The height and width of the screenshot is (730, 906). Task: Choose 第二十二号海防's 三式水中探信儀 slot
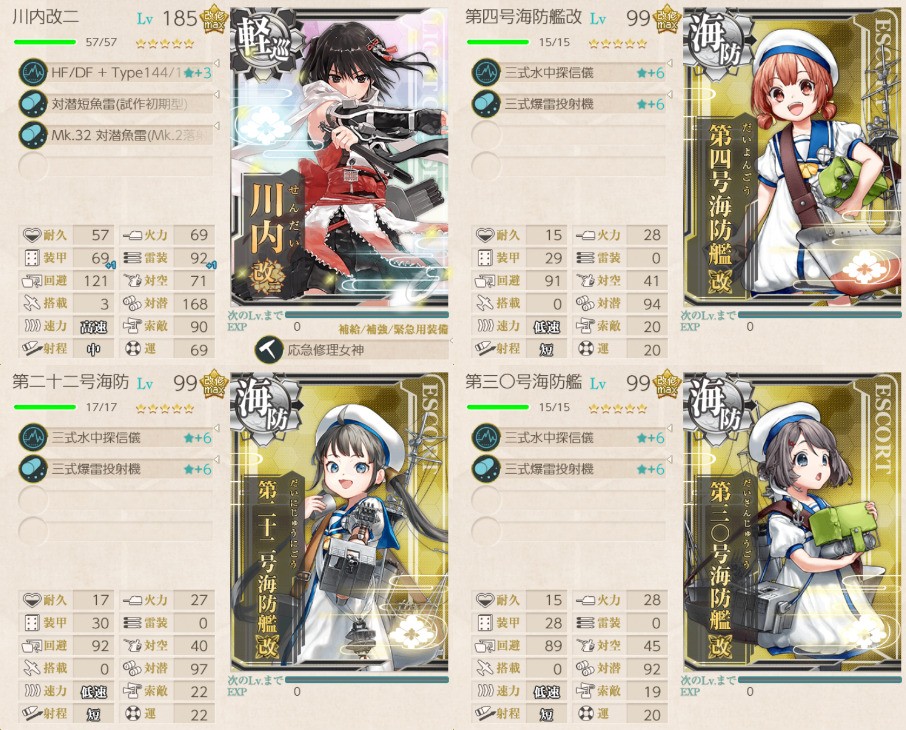[120, 437]
